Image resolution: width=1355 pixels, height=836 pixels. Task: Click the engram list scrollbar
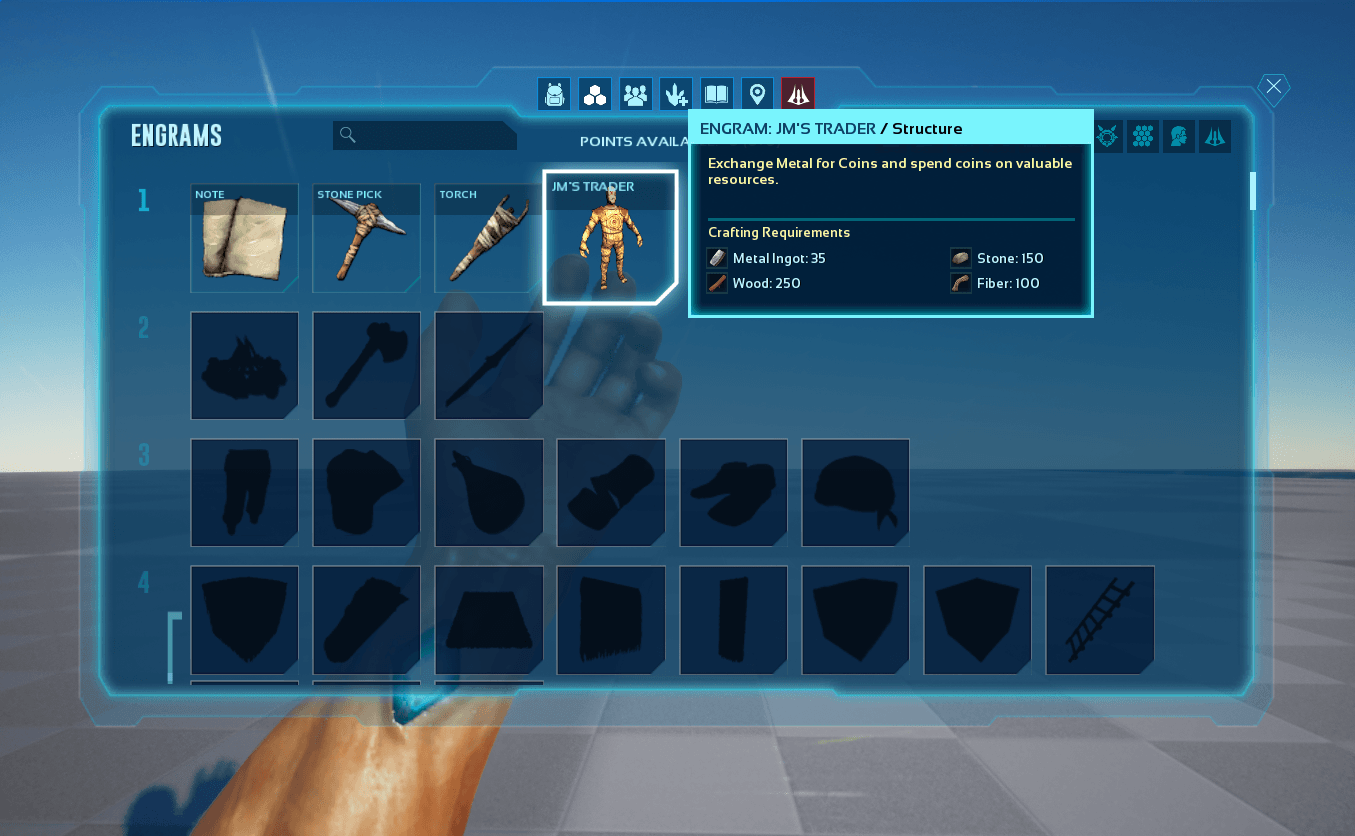pyautogui.click(x=1252, y=190)
